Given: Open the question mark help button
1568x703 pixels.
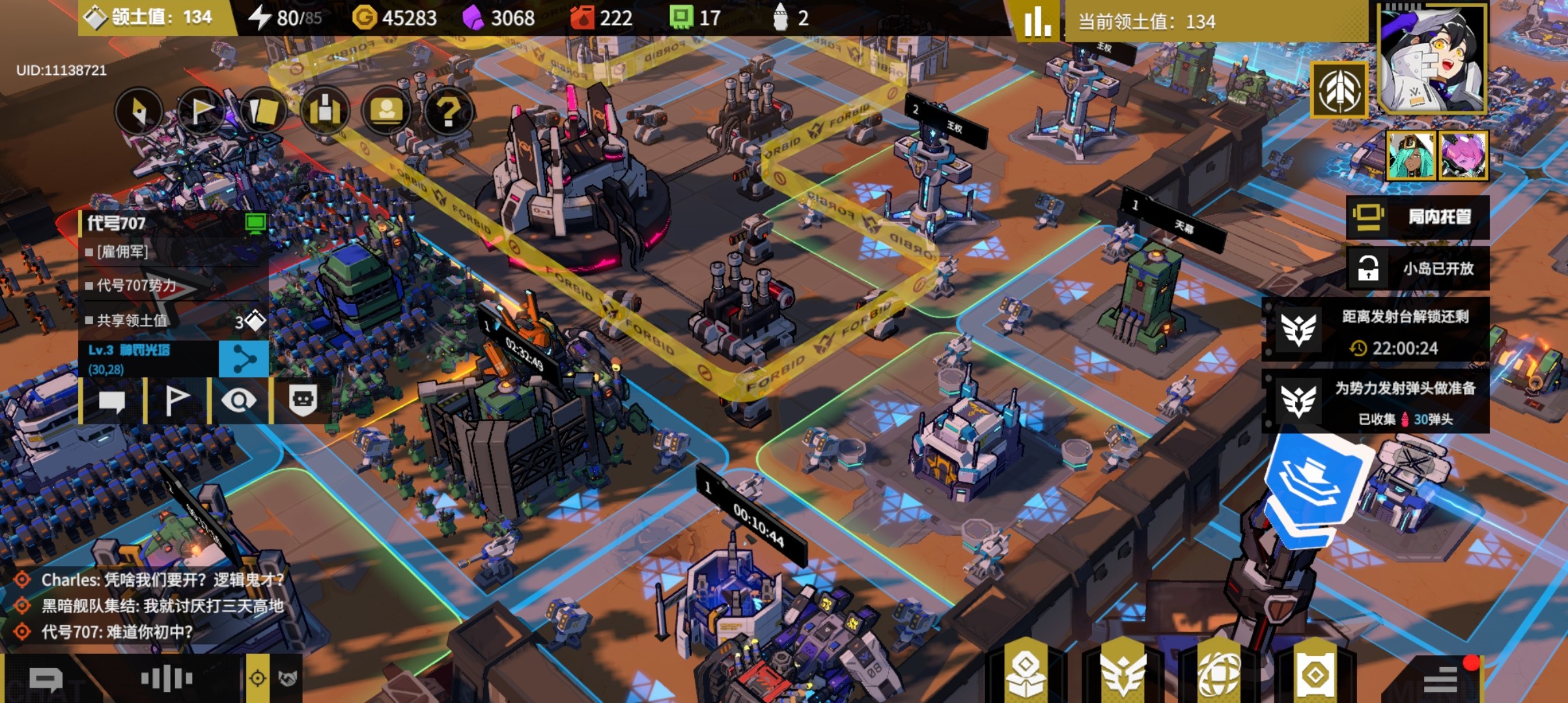Looking at the screenshot, I should point(448,111).
